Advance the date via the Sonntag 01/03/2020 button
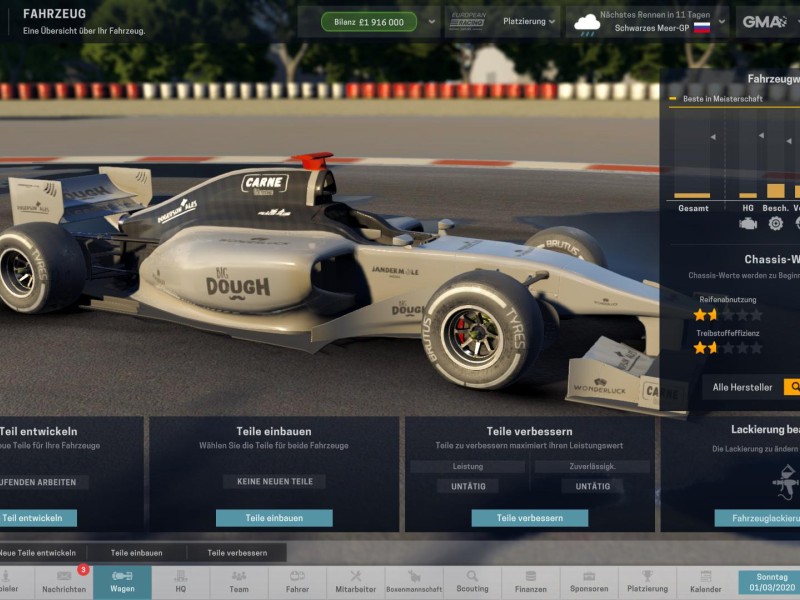This screenshot has height=600, width=800. point(768,583)
